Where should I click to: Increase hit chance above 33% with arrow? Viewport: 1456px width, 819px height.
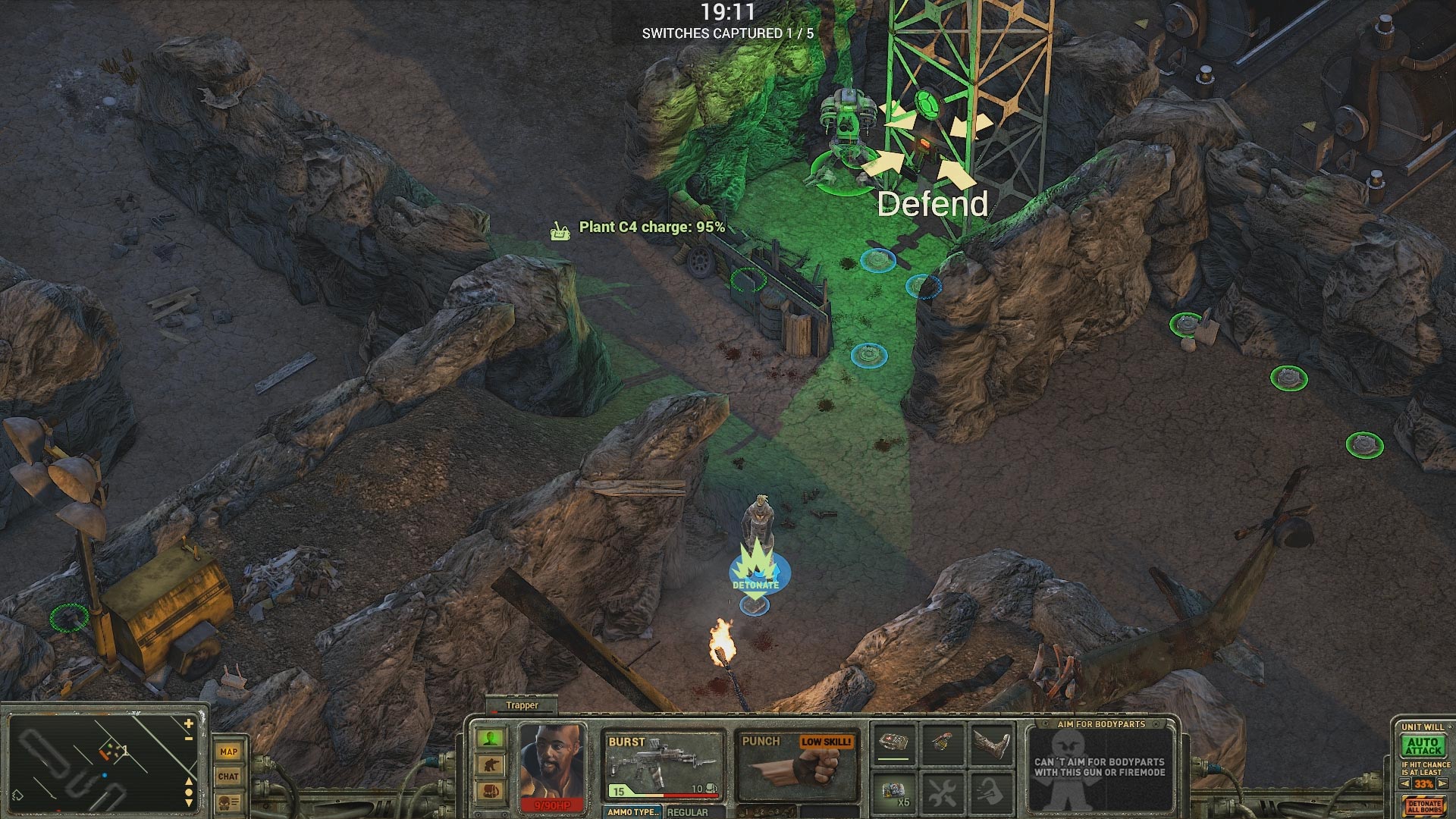pyautogui.click(x=1442, y=783)
